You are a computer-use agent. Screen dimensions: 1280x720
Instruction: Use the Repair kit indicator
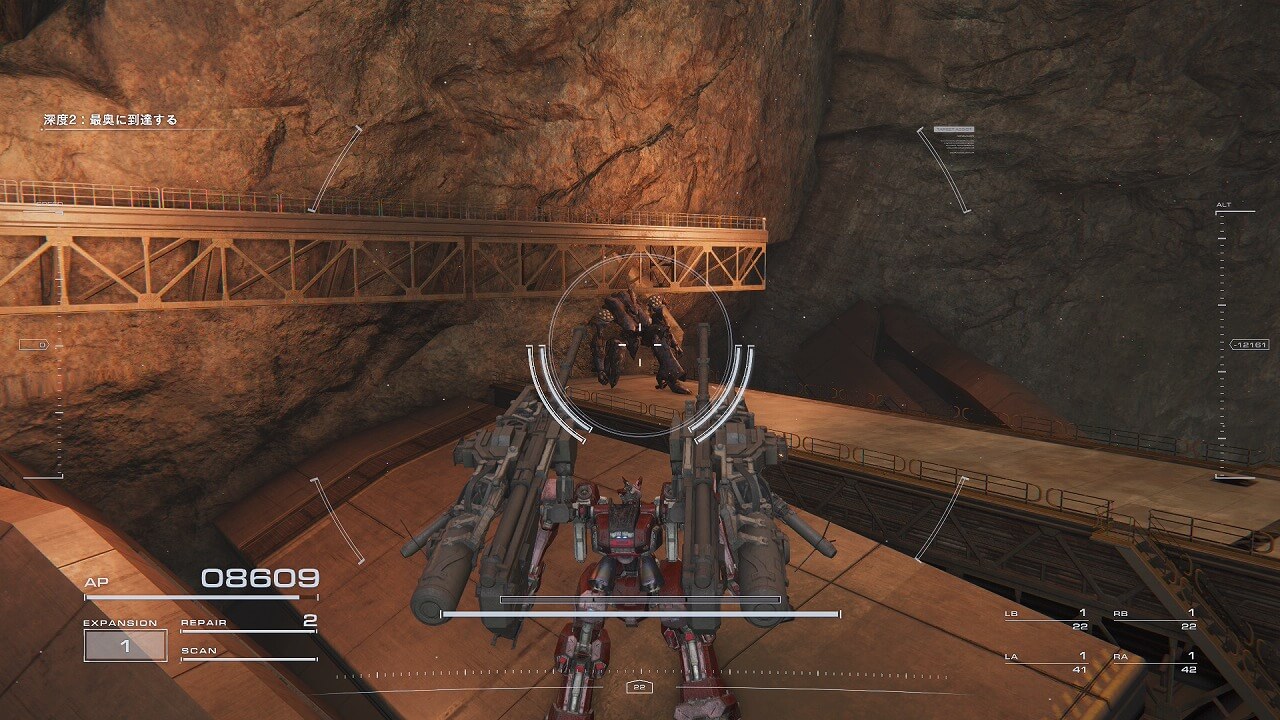[x=248, y=624]
